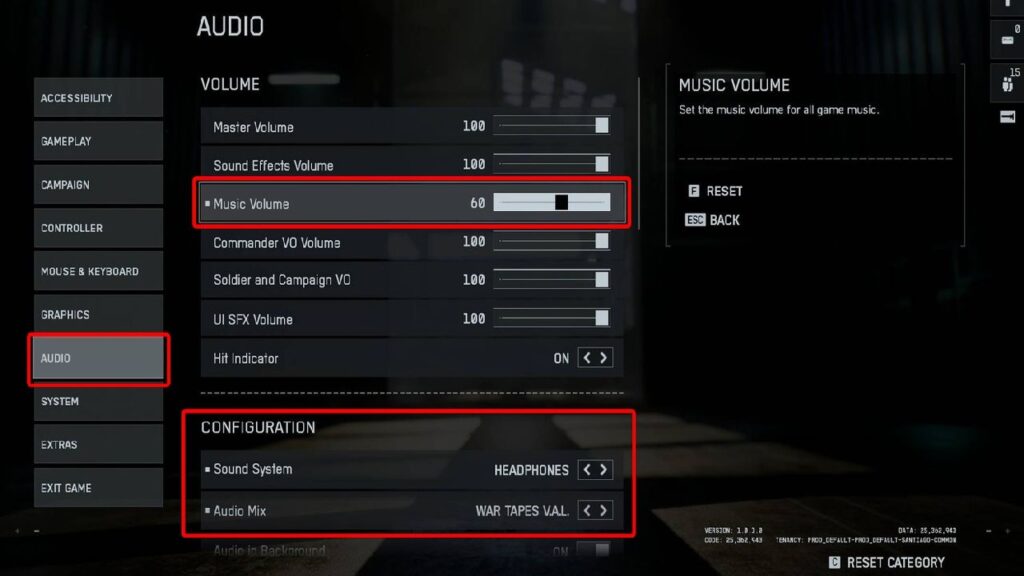The width and height of the screenshot is (1024, 576).
Task: Choose Exit Game from the menu
Action: tap(97, 488)
